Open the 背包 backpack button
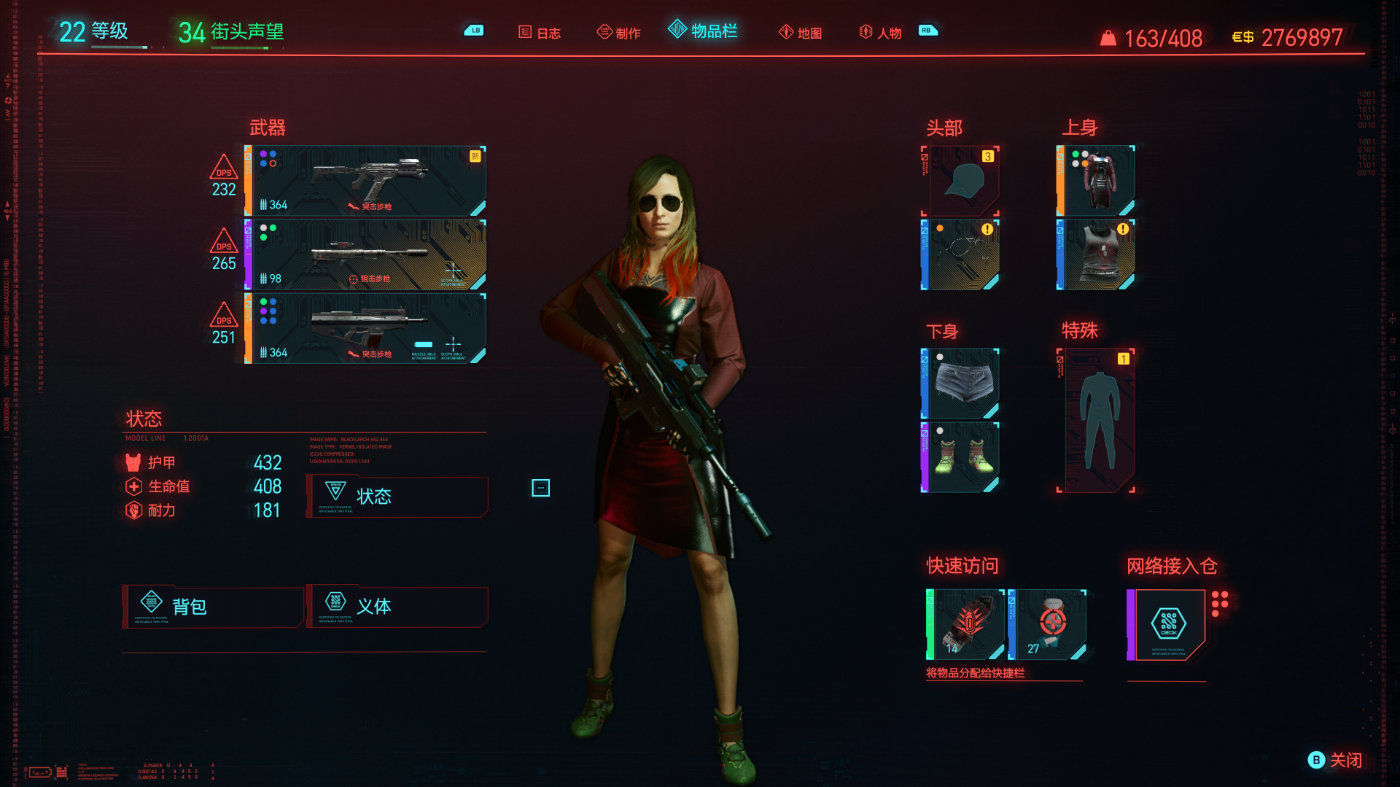The width and height of the screenshot is (1400, 787). [212, 606]
